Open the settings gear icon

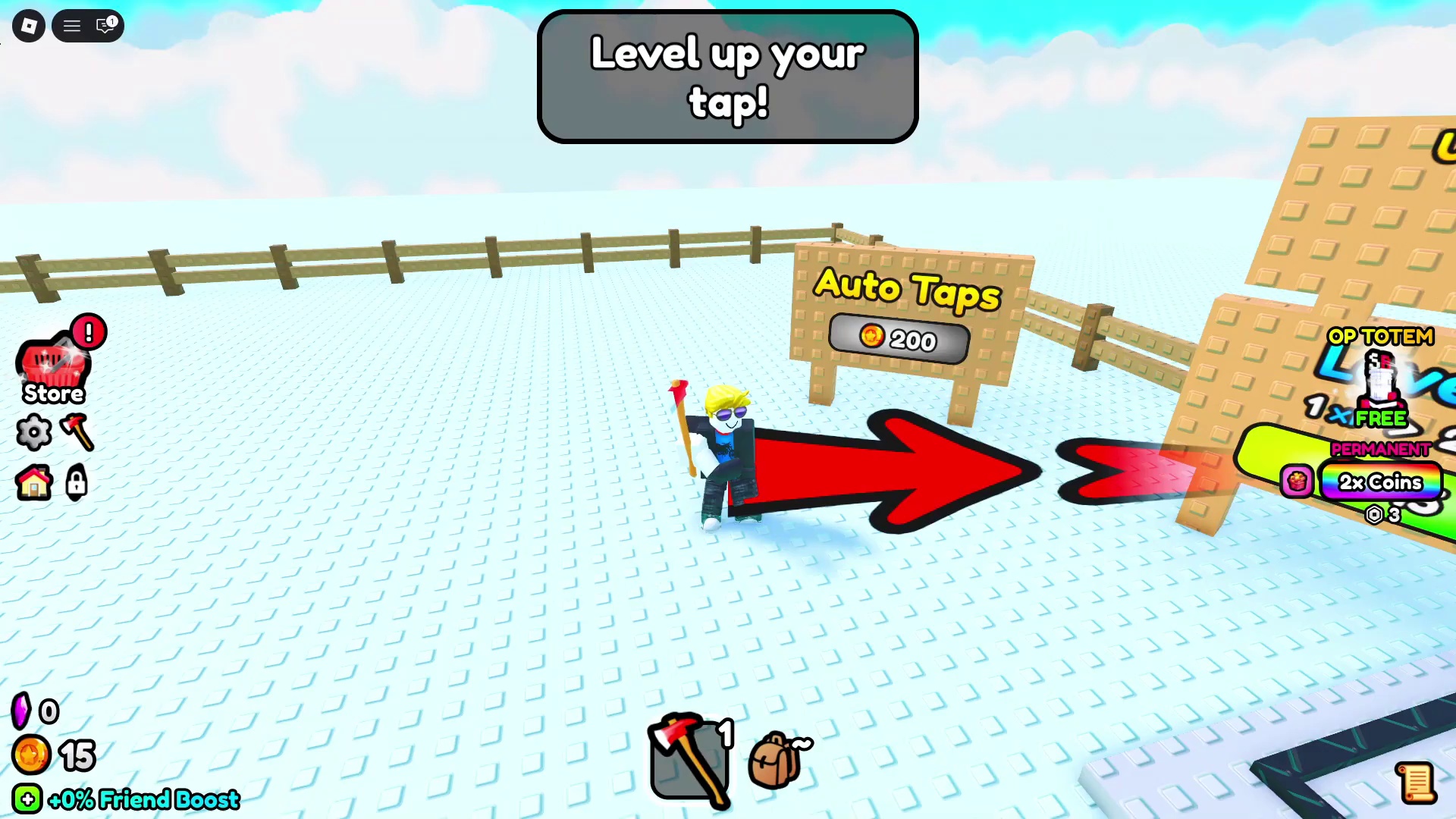point(33,432)
